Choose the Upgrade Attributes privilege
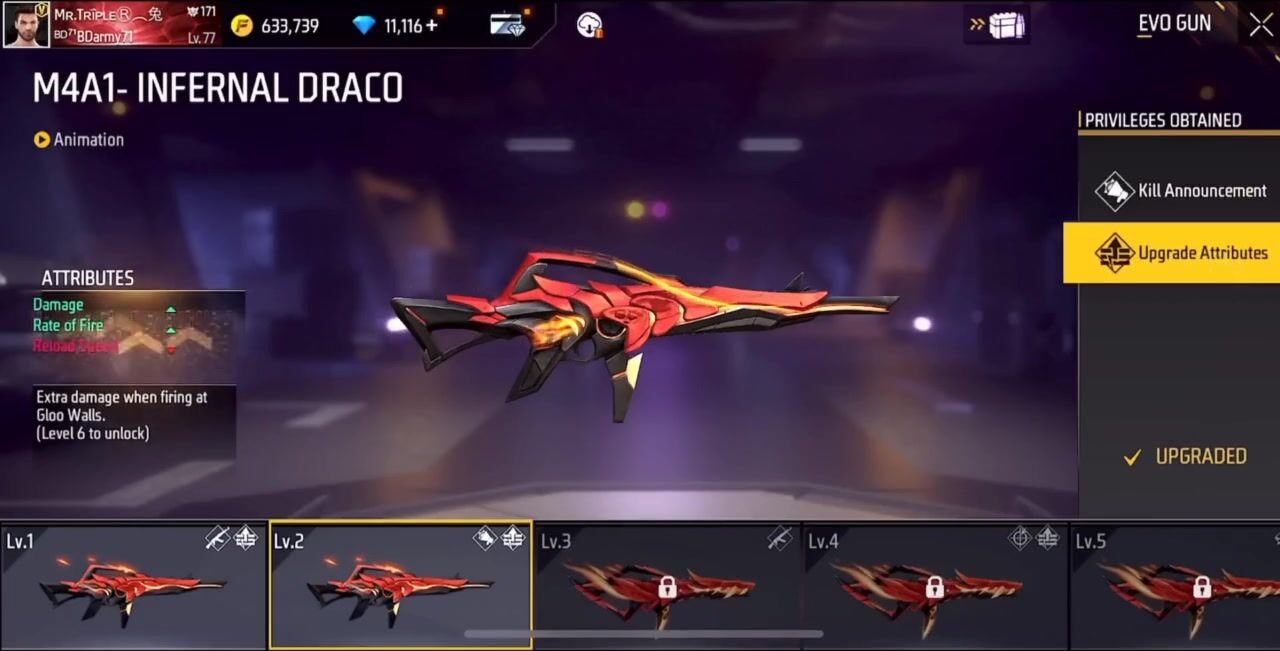The image size is (1280, 651). [1180, 253]
